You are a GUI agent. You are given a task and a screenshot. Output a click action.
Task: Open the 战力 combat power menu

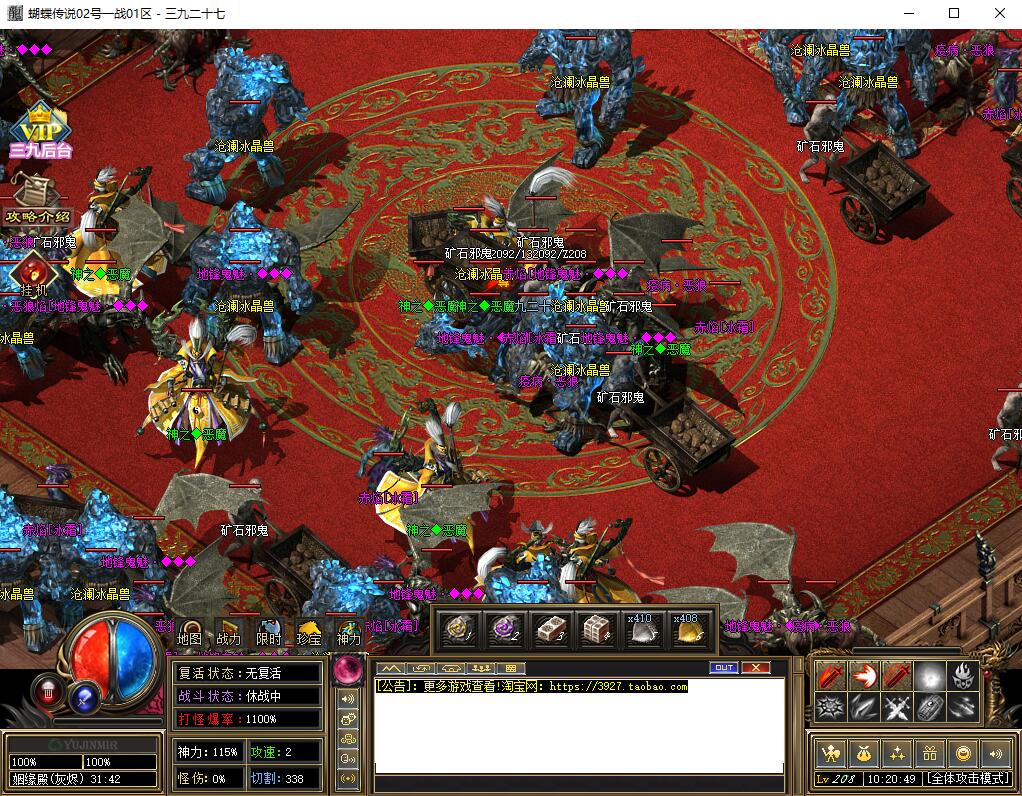coord(229,633)
